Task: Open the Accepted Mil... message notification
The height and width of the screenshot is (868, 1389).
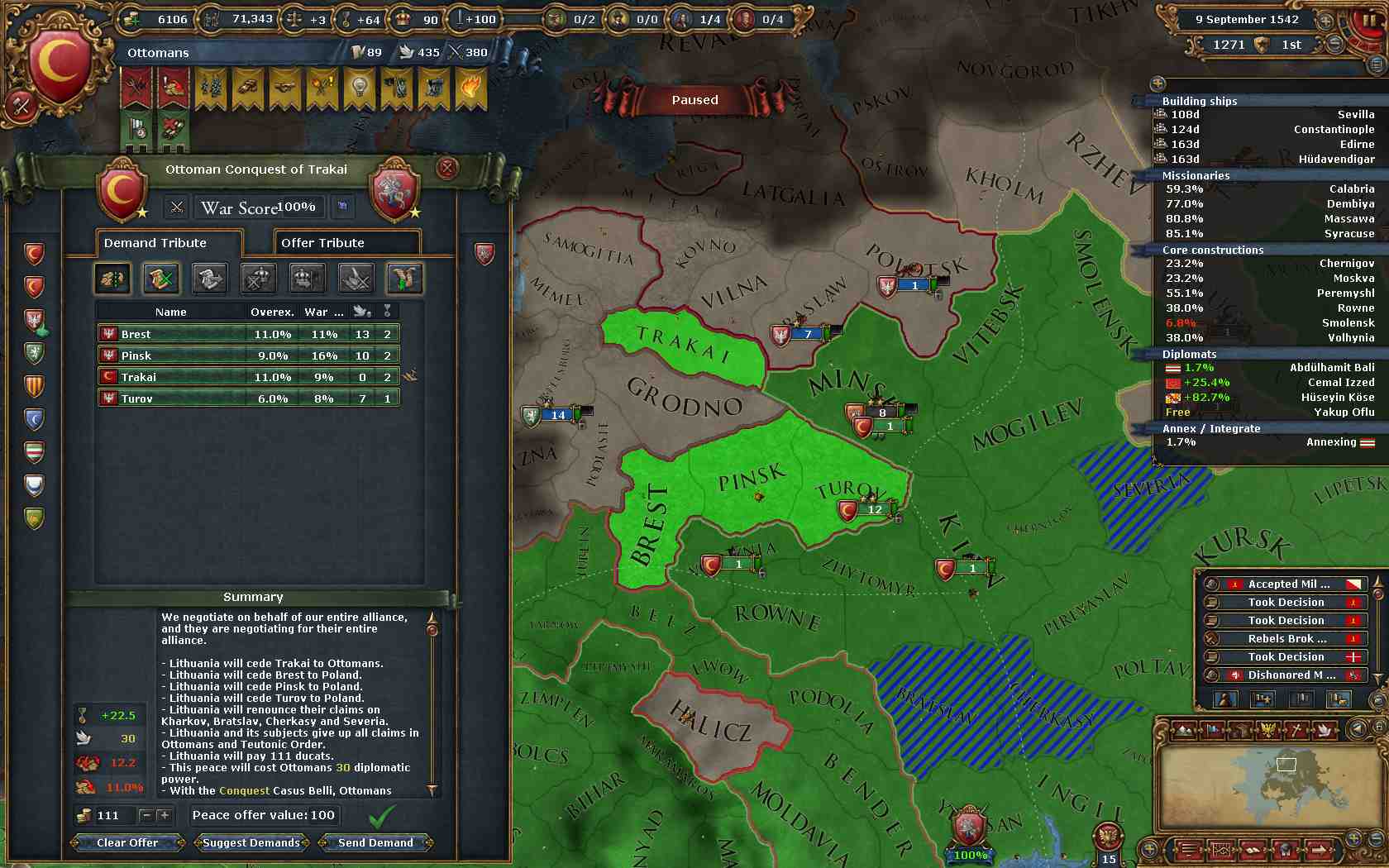Action: [1286, 584]
